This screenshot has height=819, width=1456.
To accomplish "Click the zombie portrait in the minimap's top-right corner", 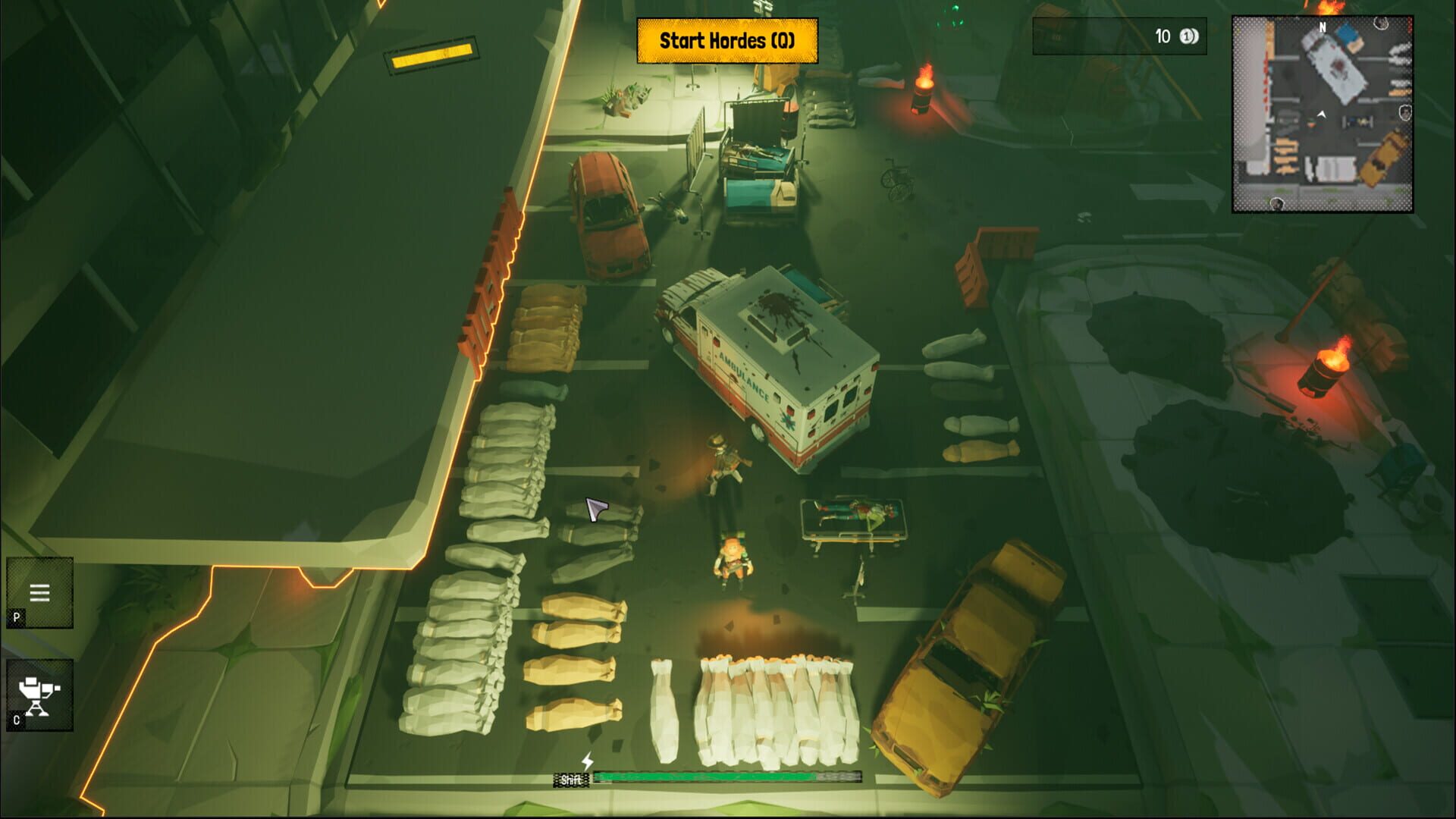I will [1380, 24].
